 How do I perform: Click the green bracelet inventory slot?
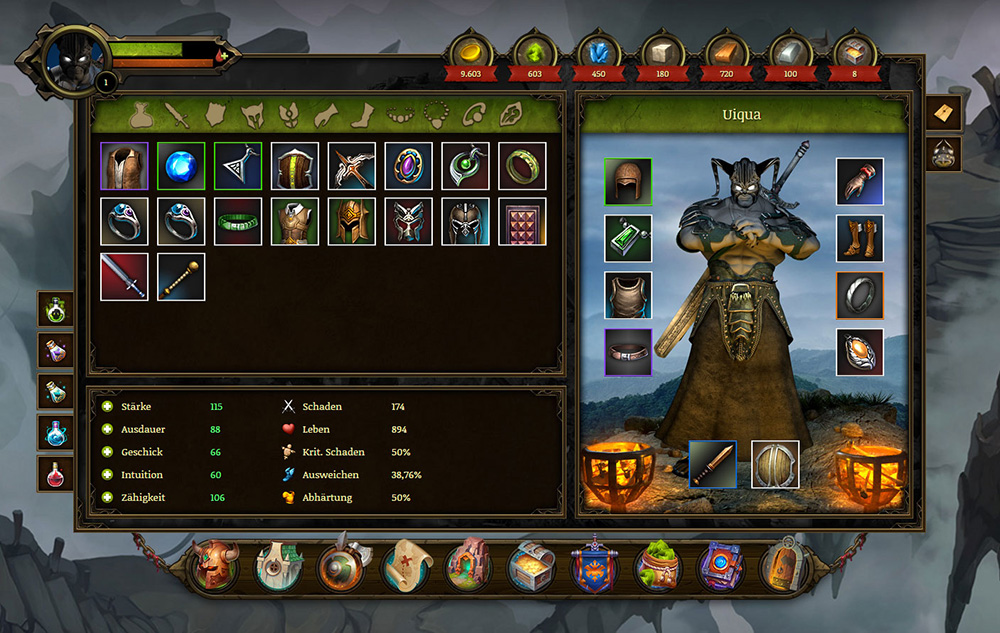[x=238, y=222]
